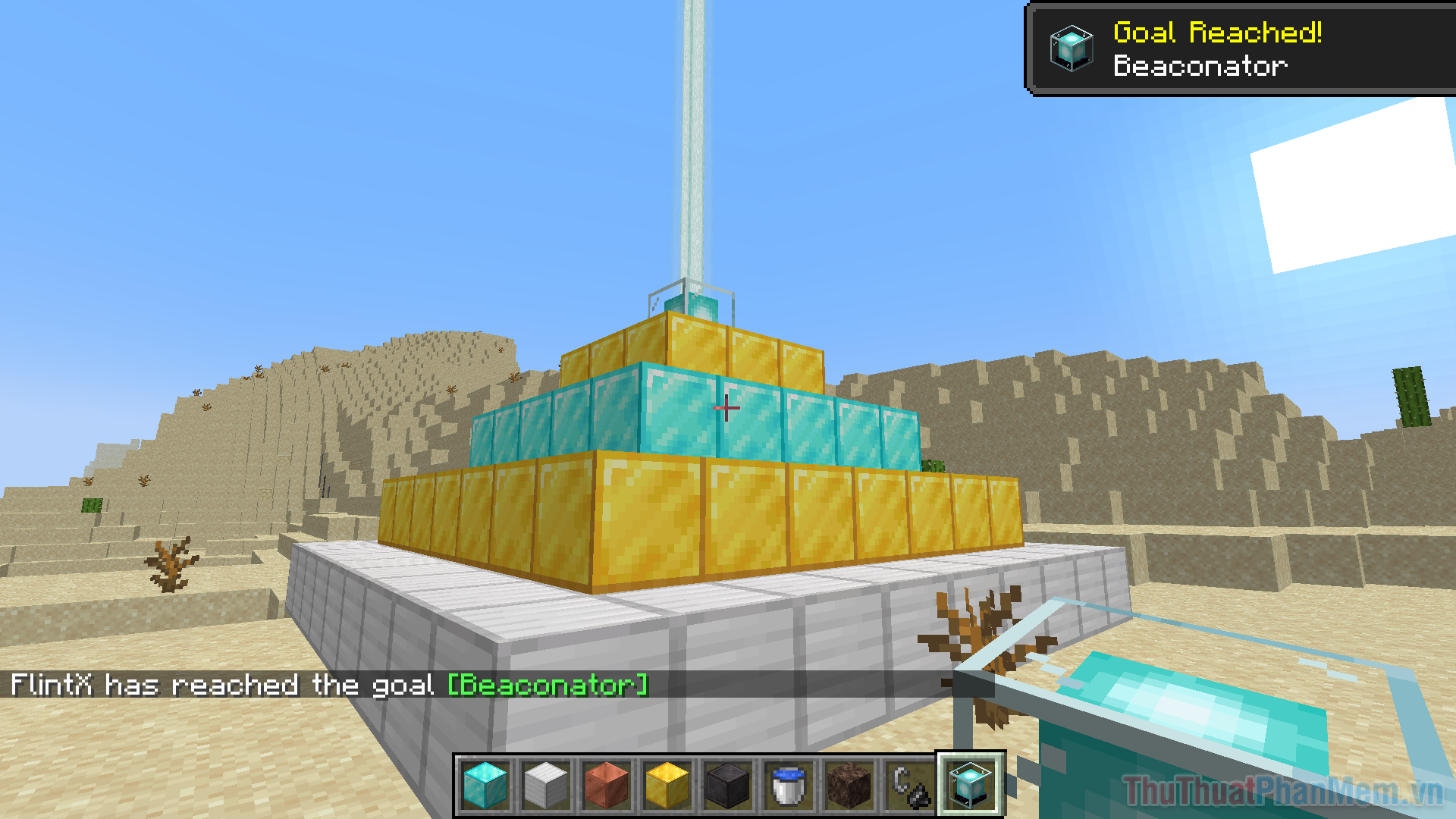Click the [Beaconator] link in chat
1456x819 pixels.
click(548, 685)
